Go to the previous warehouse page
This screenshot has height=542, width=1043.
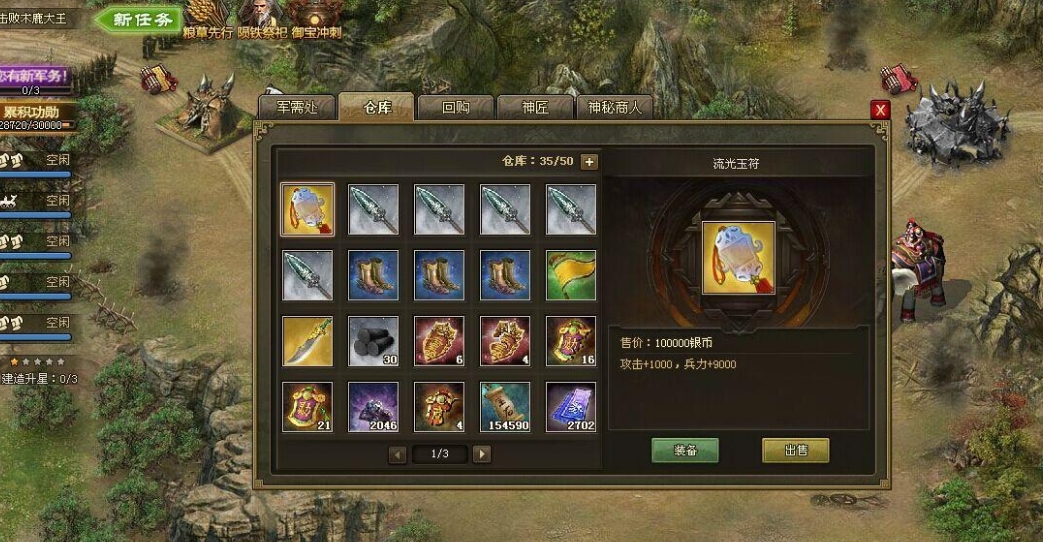[397, 454]
